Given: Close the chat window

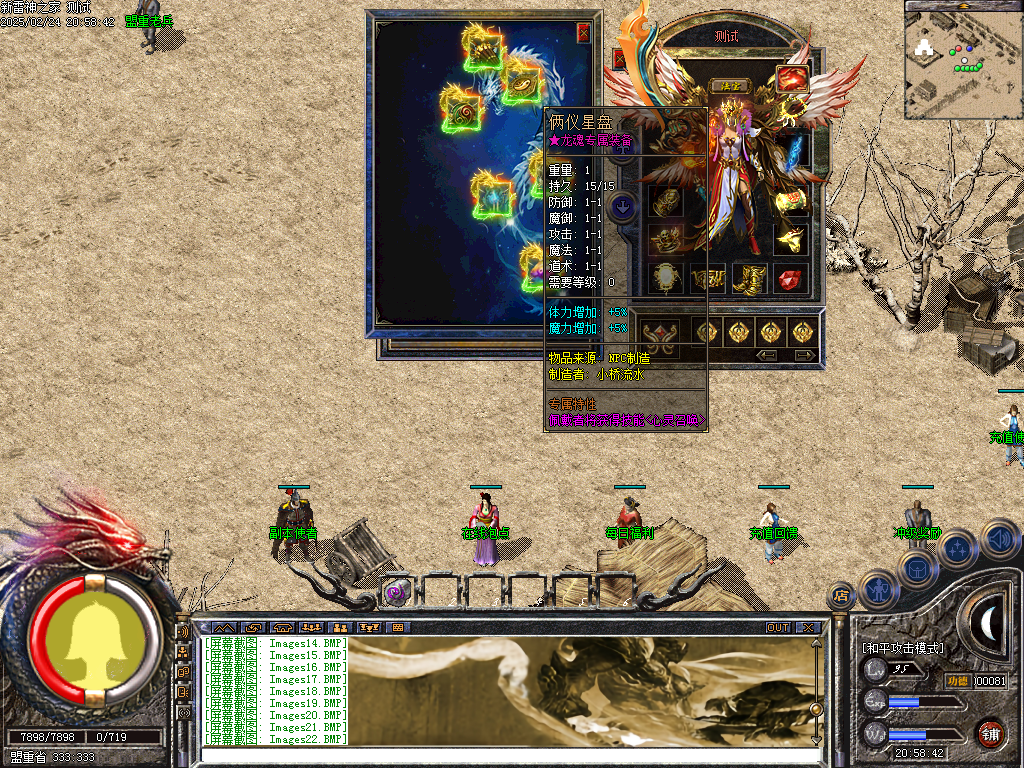Looking at the screenshot, I should coord(808,628).
